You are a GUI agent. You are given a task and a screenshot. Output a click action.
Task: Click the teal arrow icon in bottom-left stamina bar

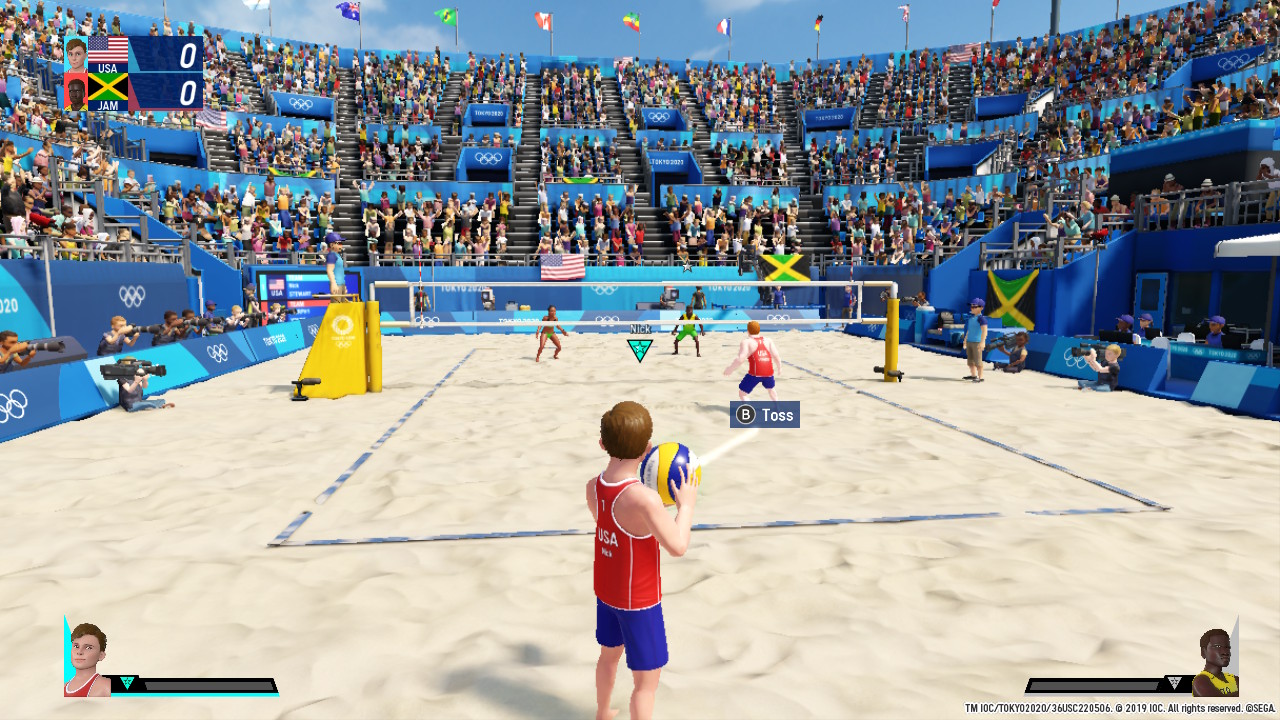pyautogui.click(x=127, y=683)
